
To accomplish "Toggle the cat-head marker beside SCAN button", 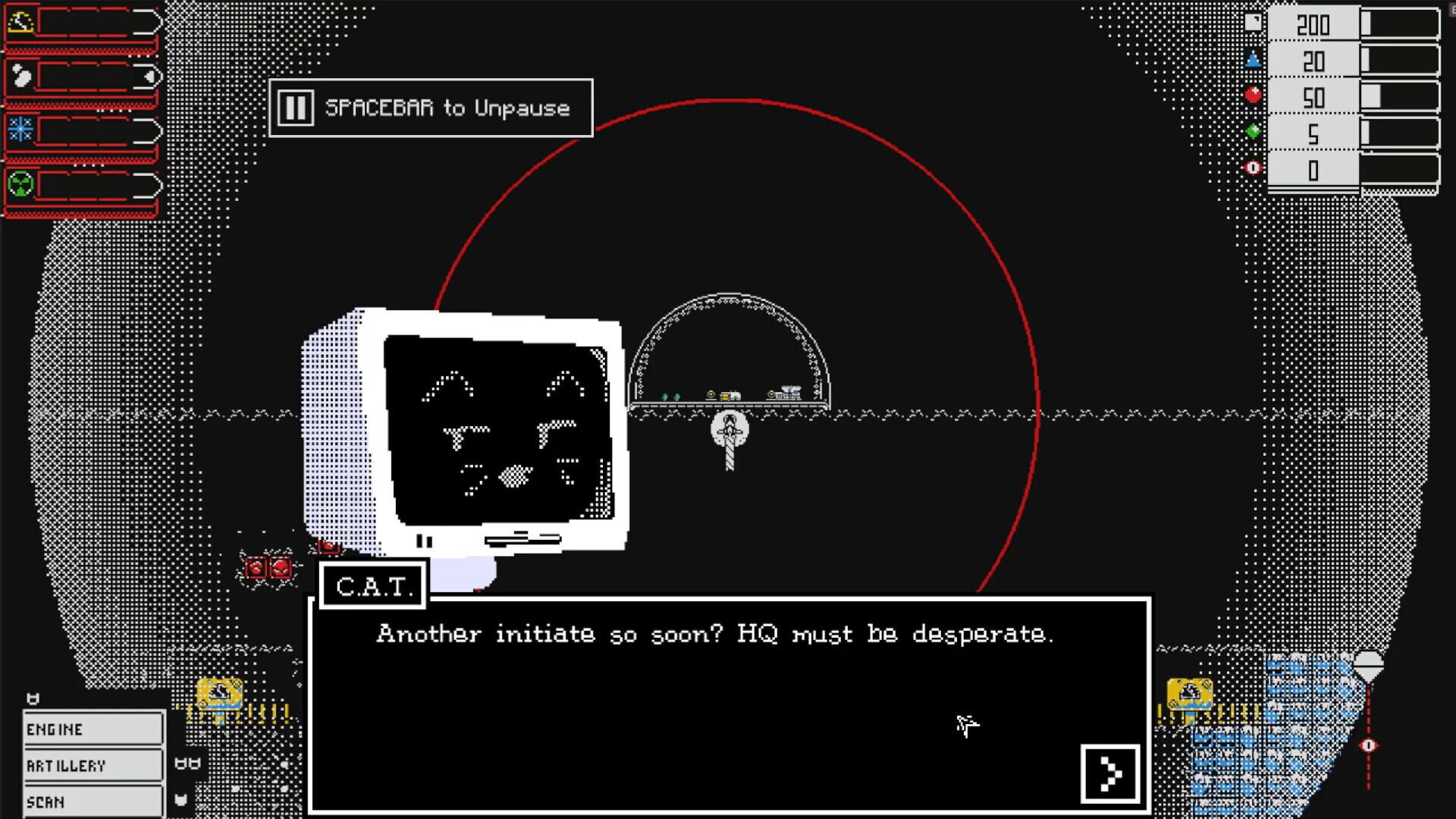I will pyautogui.click(x=180, y=800).
